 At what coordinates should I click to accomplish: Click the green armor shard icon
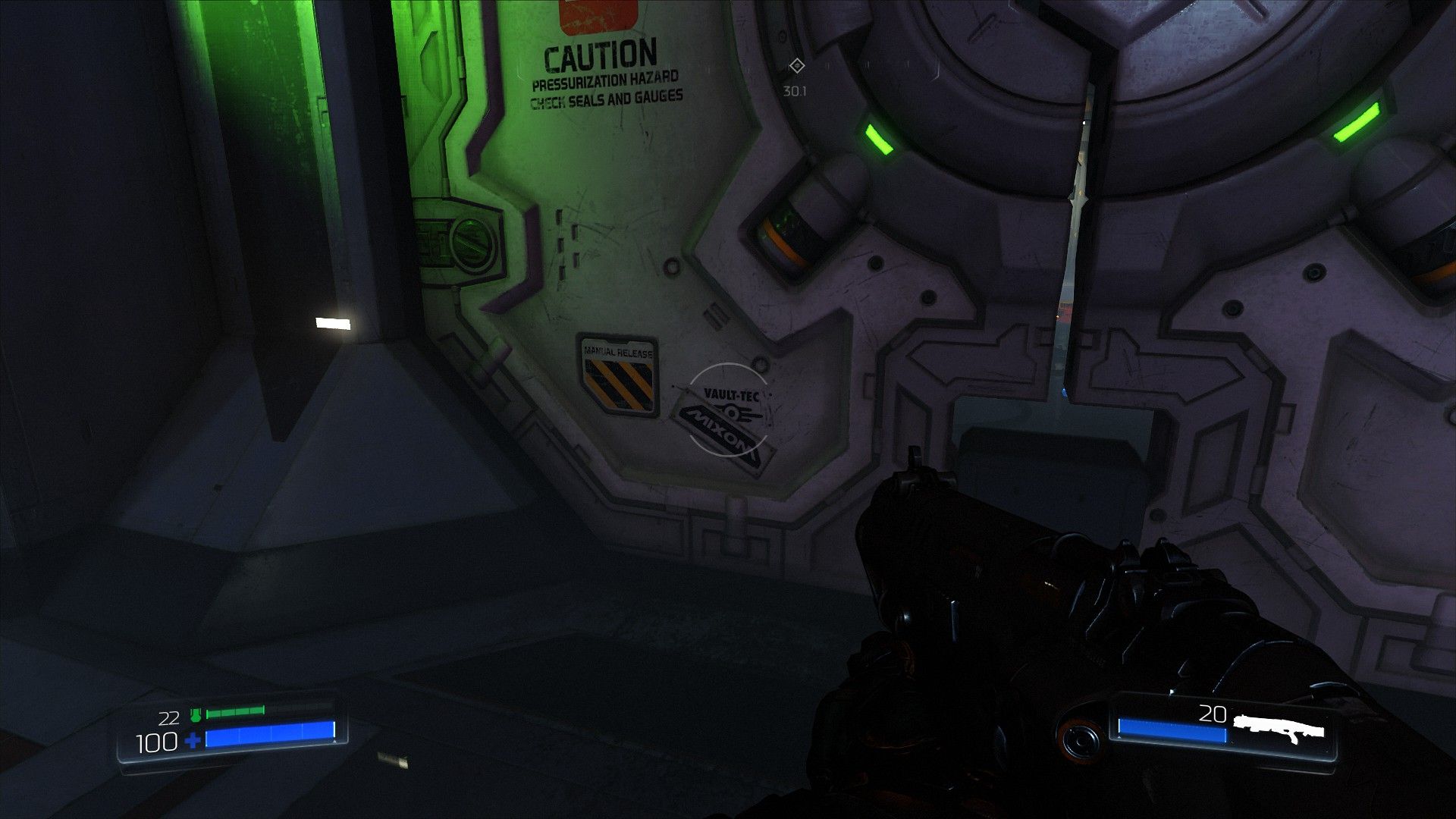pos(196,714)
